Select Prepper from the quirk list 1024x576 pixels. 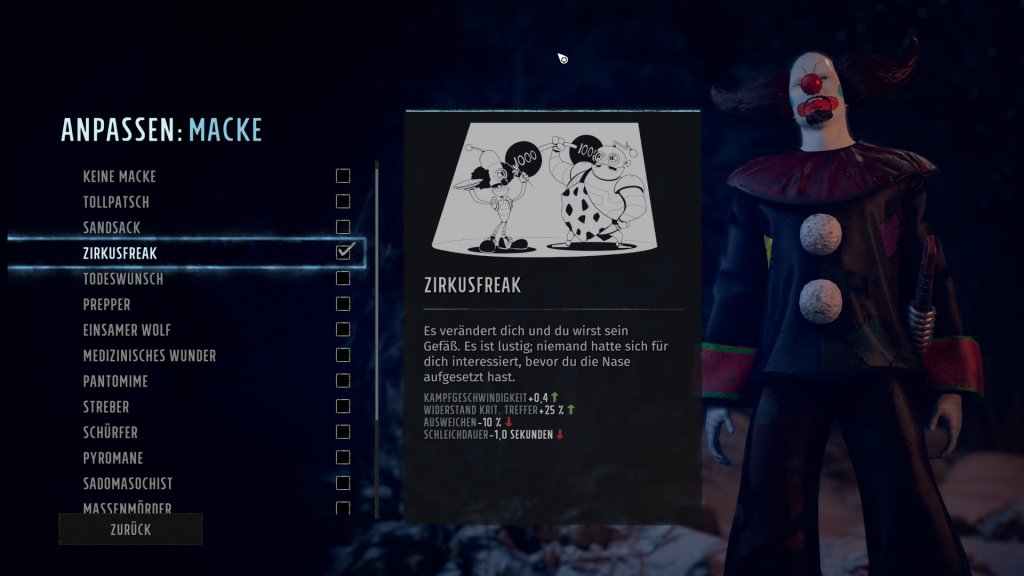[x=107, y=304]
